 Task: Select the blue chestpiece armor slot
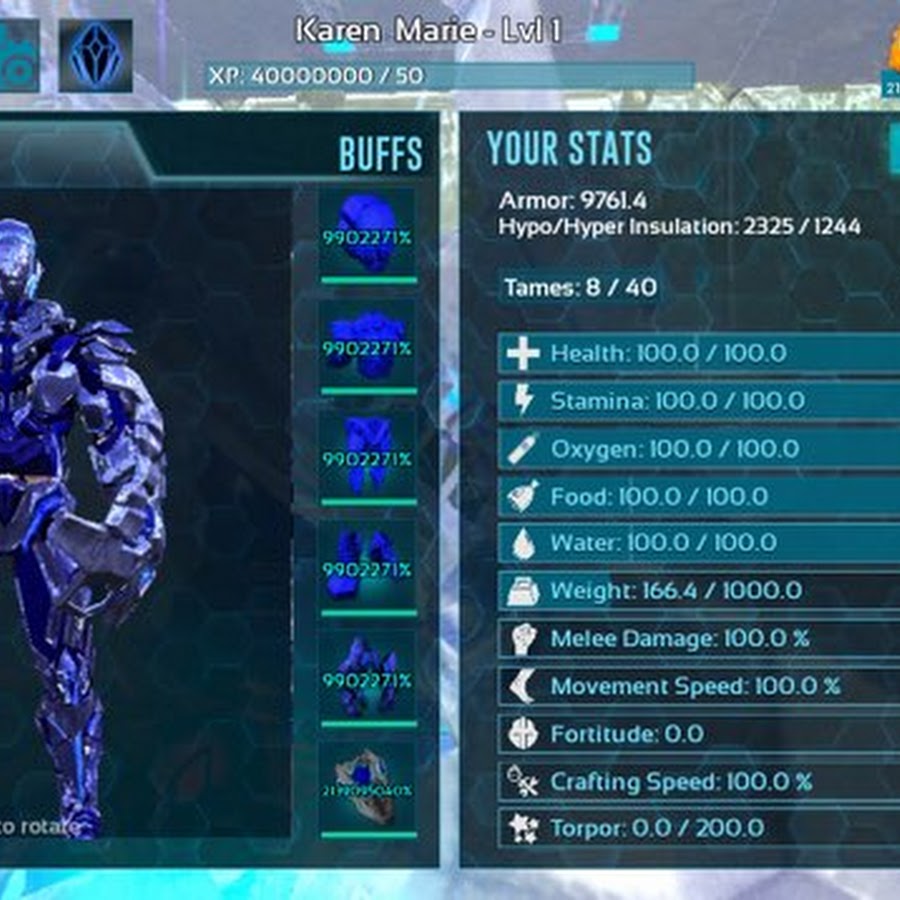click(x=366, y=345)
